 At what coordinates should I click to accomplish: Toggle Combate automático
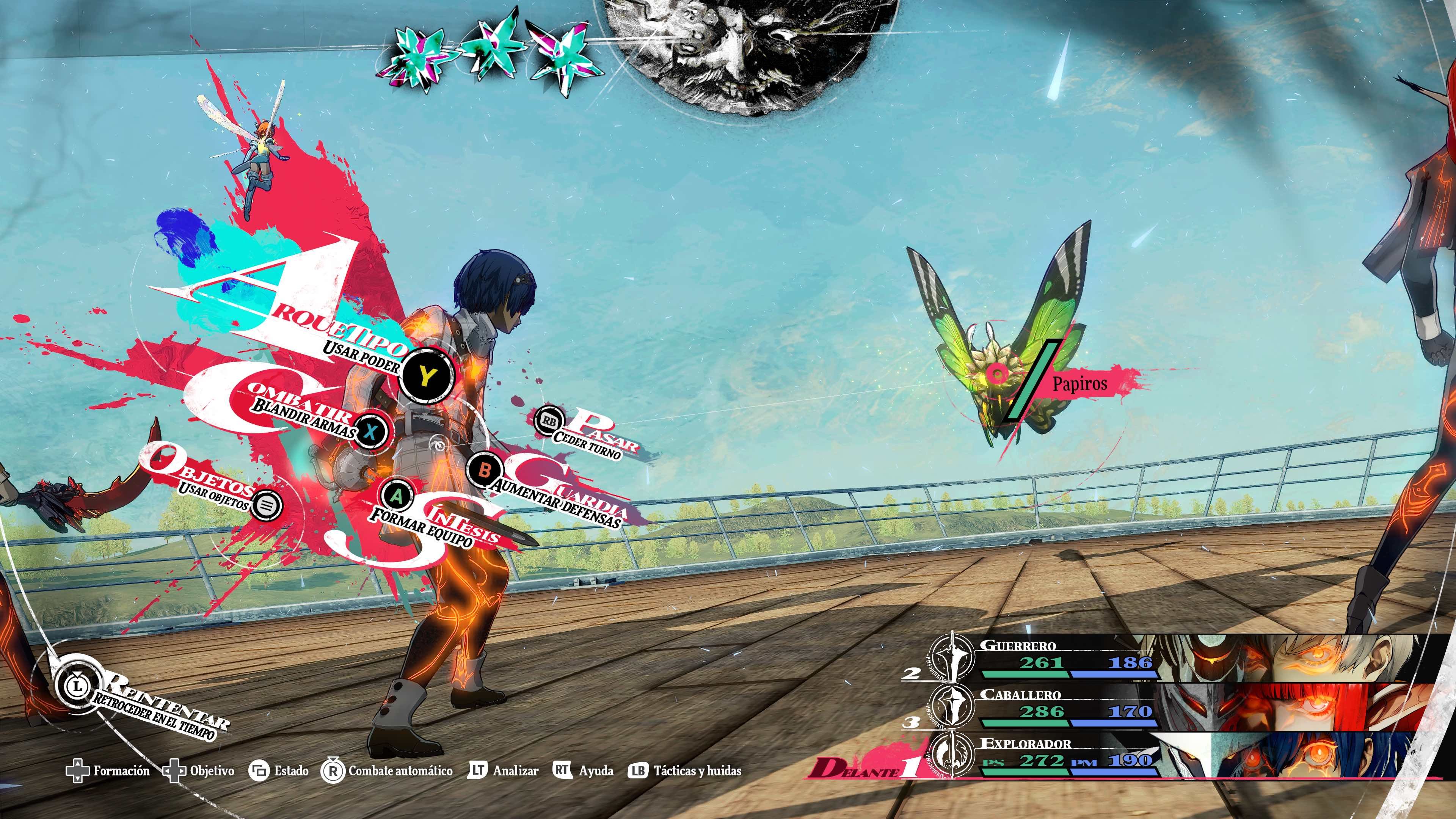click(x=387, y=771)
